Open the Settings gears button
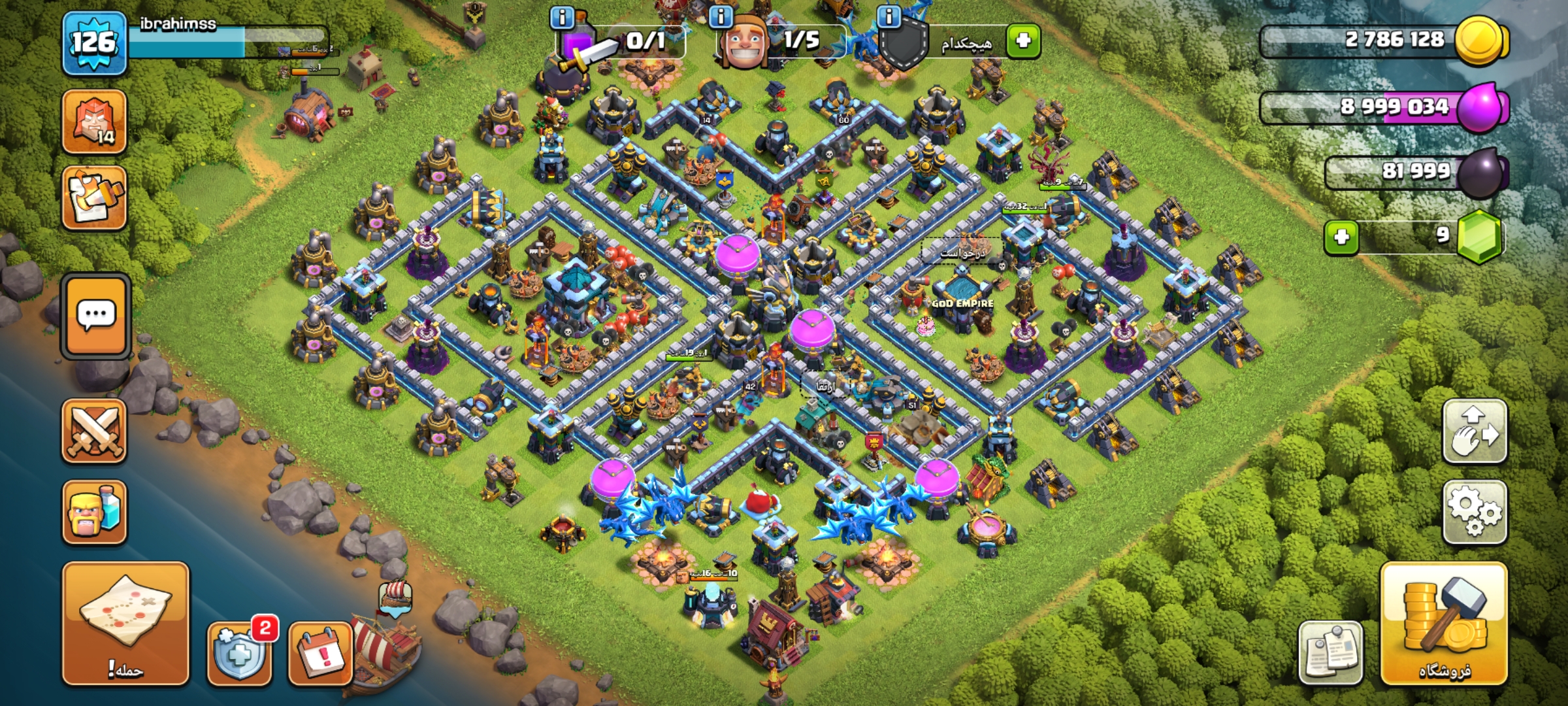 tap(1475, 513)
